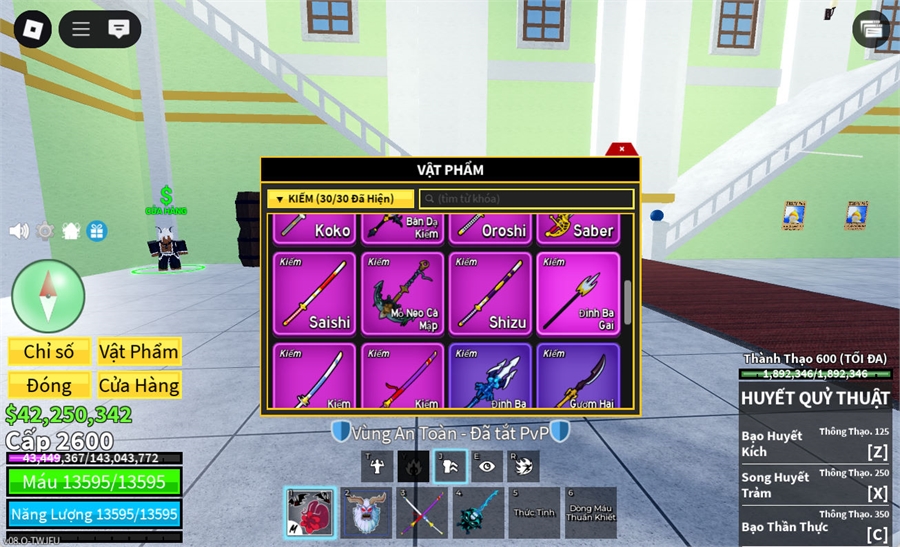Viewport: 900px width, 547px height.
Task: Select the crossed swords hotbar slot
Action: 422,513
